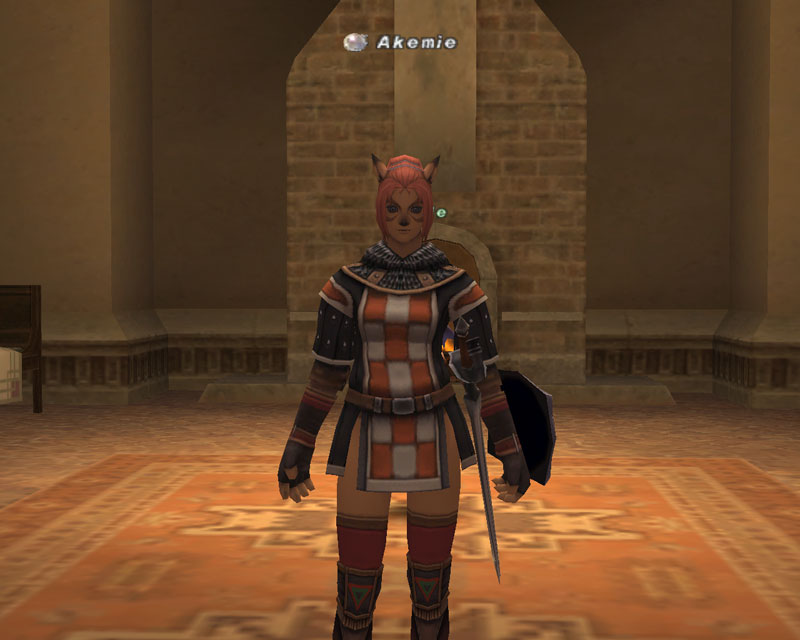
Task: Select the Akemie player nameplate
Action: click(416, 42)
